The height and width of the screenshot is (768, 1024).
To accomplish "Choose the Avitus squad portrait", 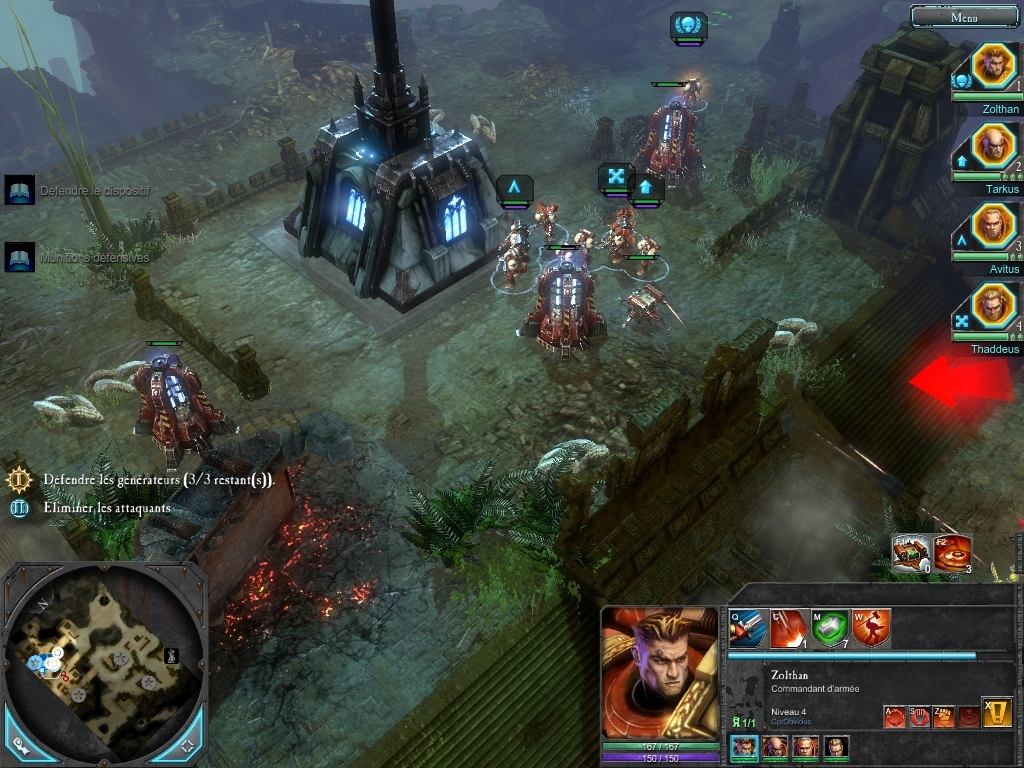I will coord(993,227).
